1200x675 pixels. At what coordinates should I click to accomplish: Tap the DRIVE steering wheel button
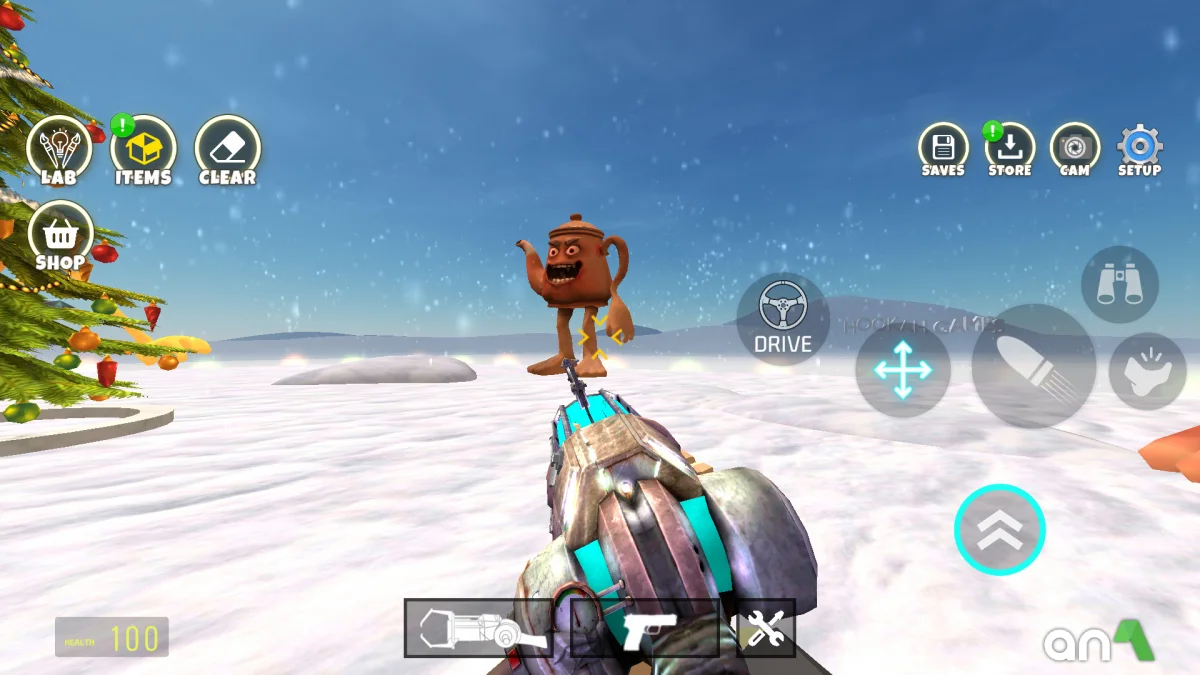(783, 318)
